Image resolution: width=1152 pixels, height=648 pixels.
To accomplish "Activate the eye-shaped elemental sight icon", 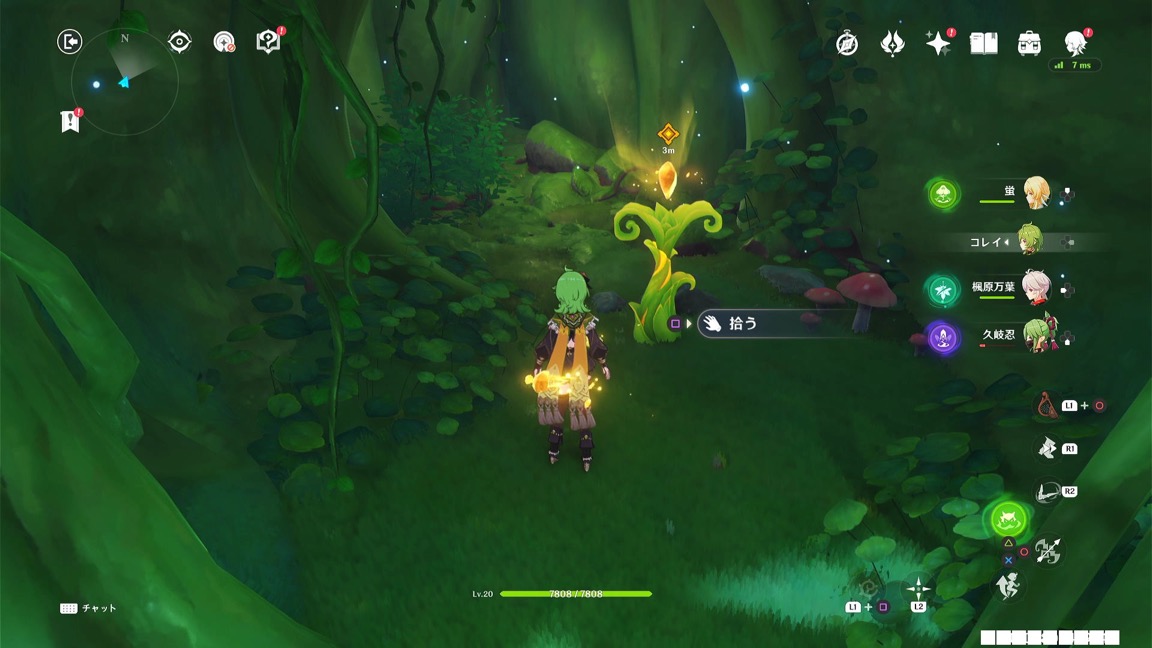I will pos(180,41).
